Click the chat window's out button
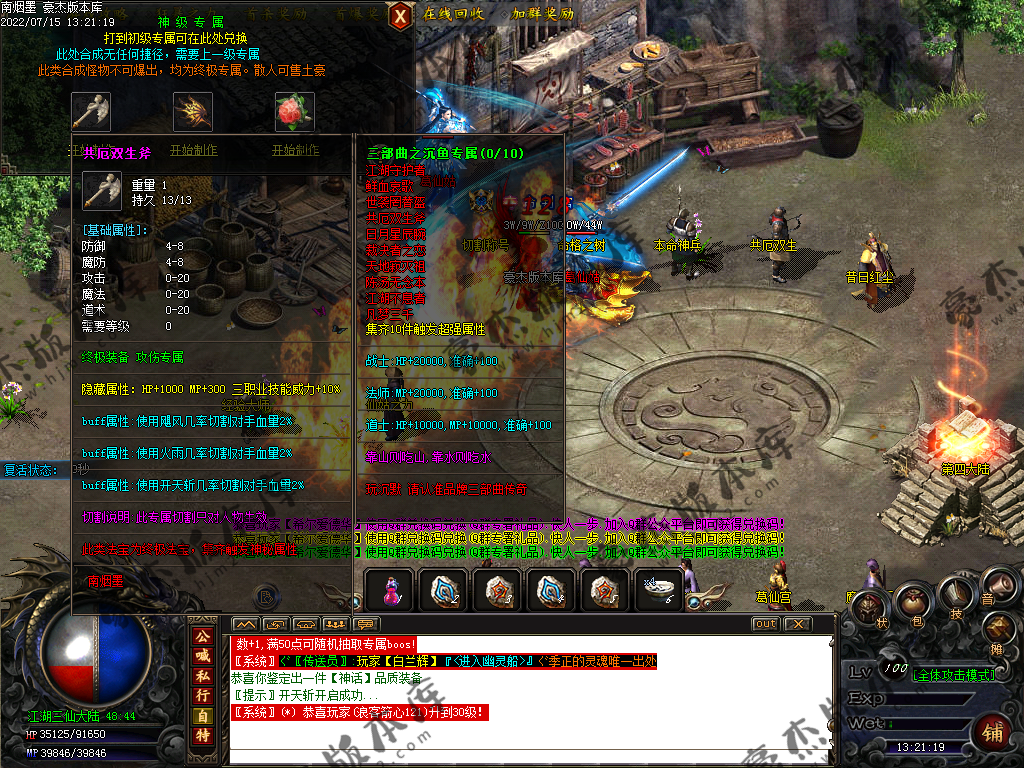1024x768 pixels. point(765,624)
